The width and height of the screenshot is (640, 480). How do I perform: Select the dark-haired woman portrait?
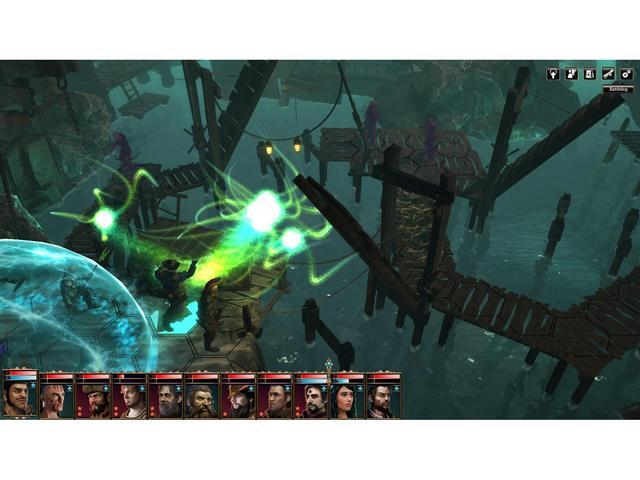pyautogui.click(x=347, y=400)
